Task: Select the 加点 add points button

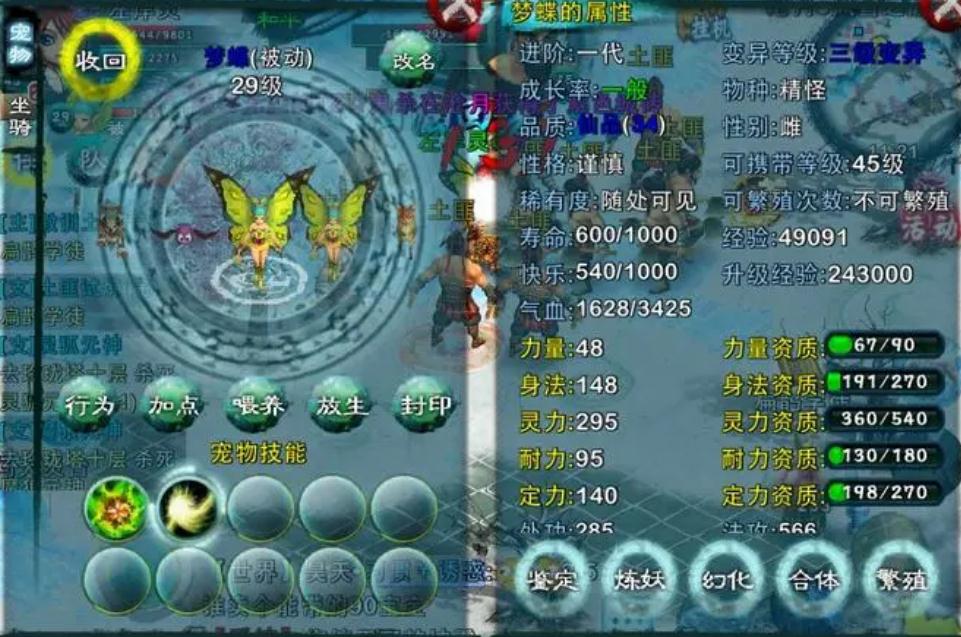Action: [x=173, y=406]
